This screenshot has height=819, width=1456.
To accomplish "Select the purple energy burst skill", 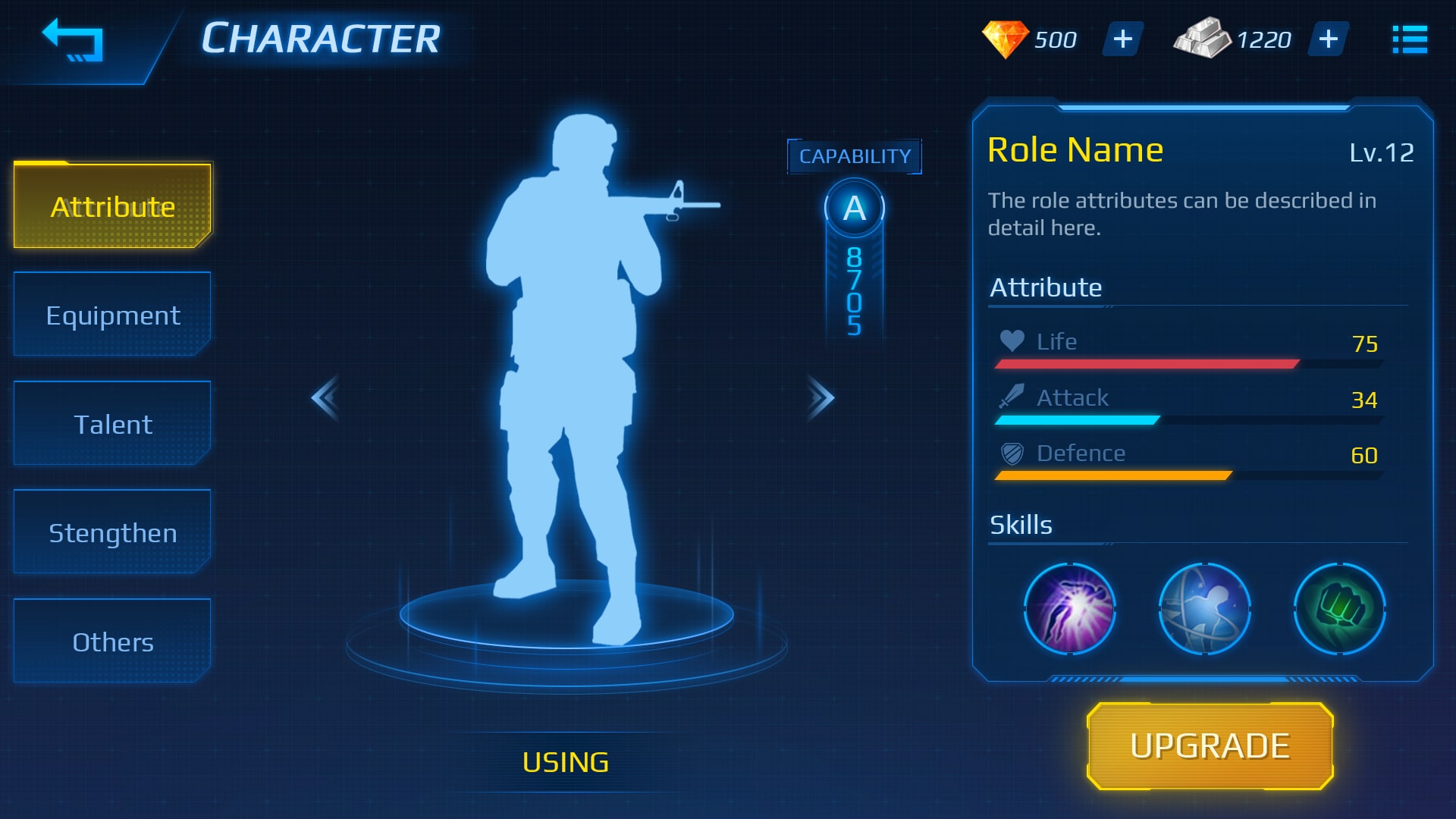I will (x=1069, y=608).
